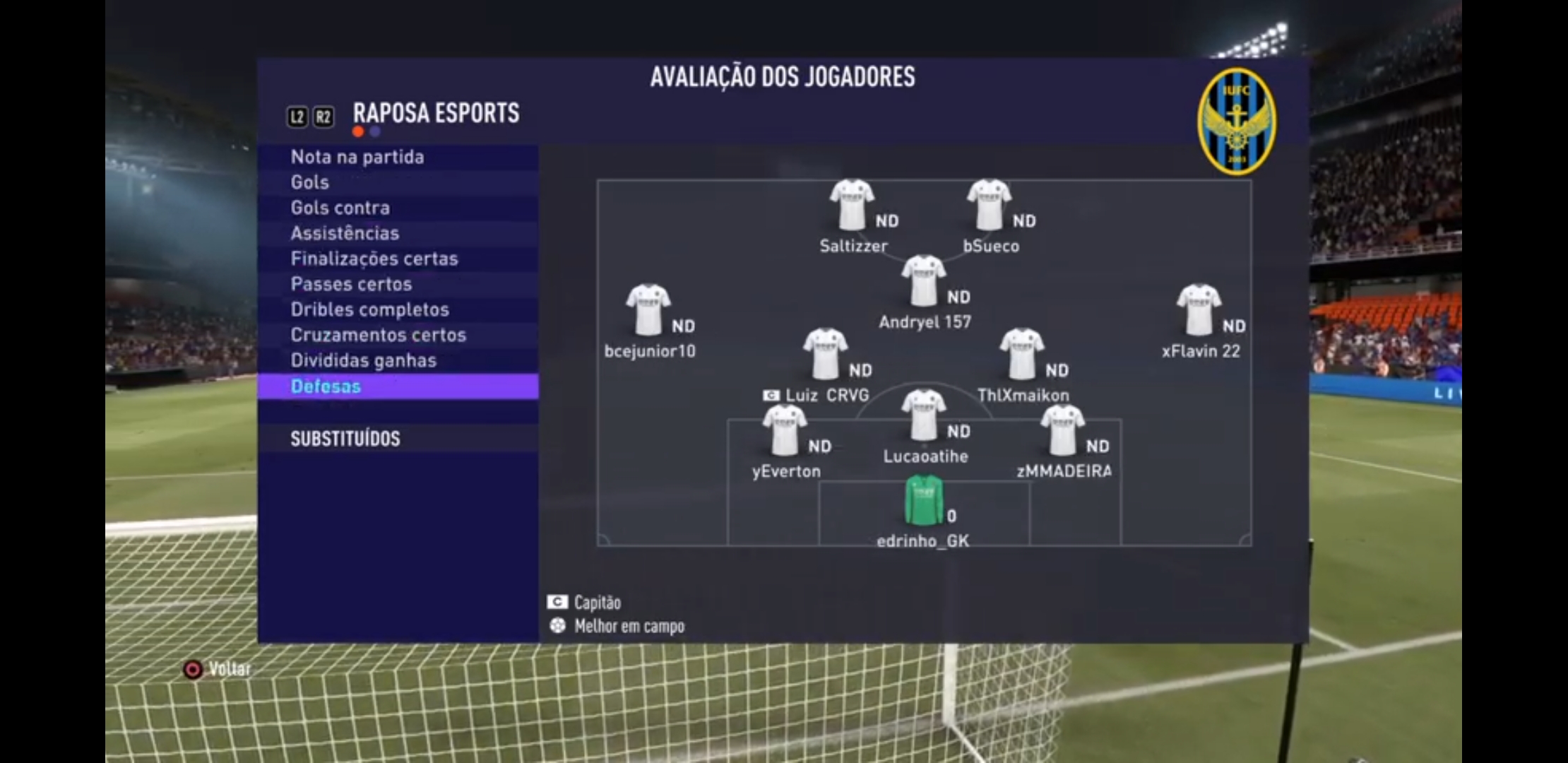Click xFlavin 22 on the pitch
Image resolution: width=1568 pixels, height=763 pixels.
click(x=1199, y=310)
